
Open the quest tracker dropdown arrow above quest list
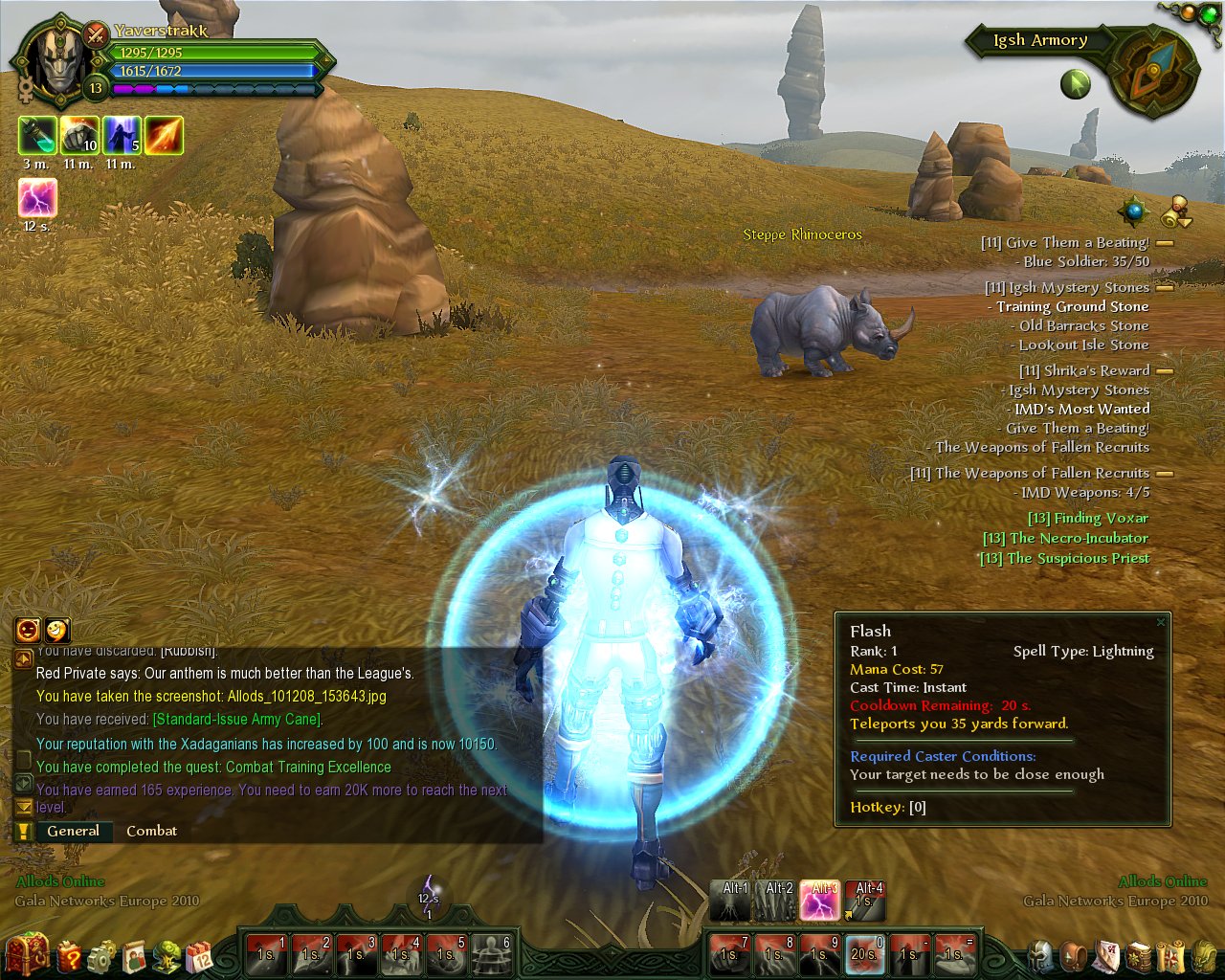coord(1185,221)
